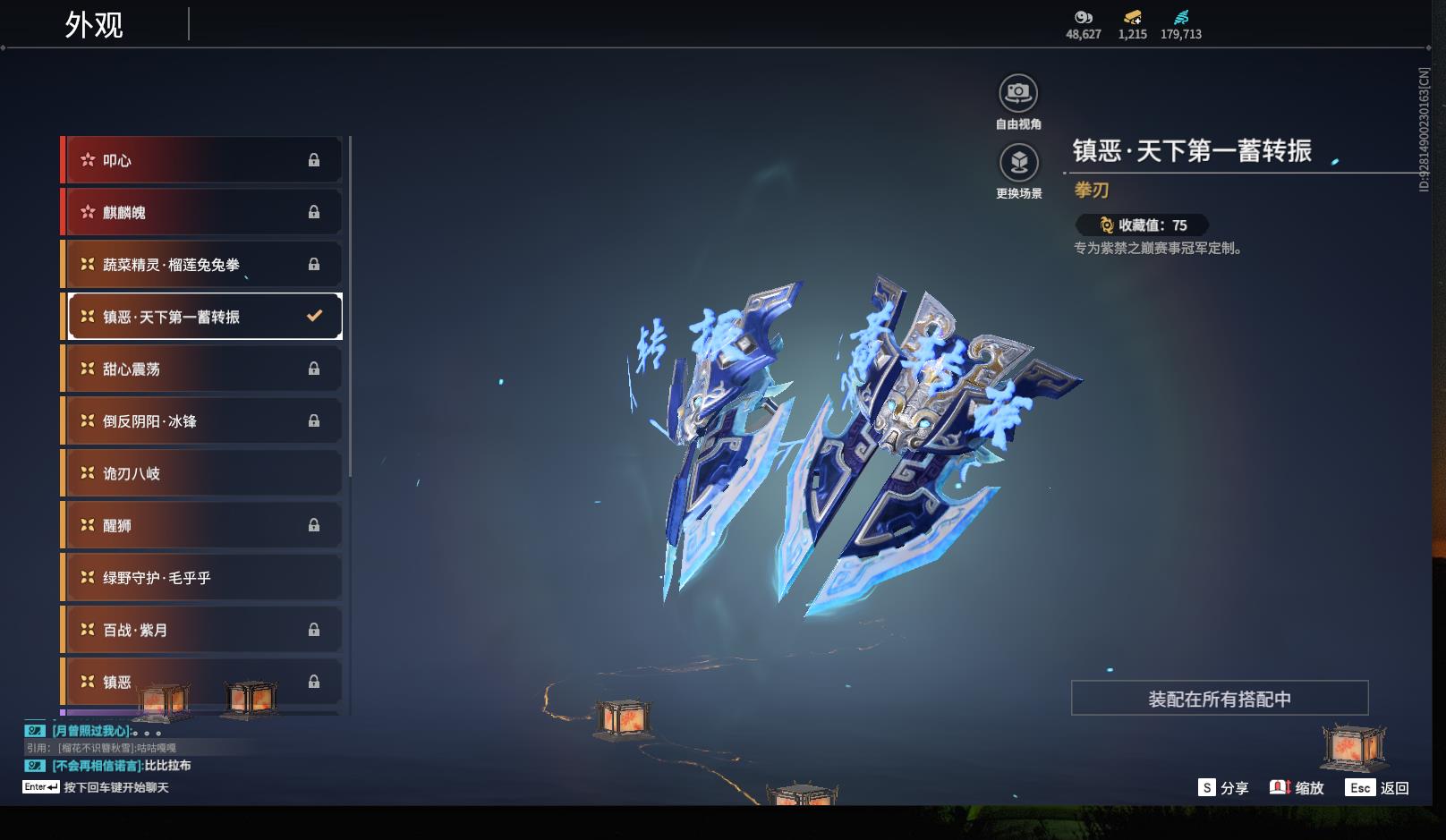Pick the 甜心震荡 skin
The width and height of the screenshot is (1446, 840).
click(x=202, y=369)
